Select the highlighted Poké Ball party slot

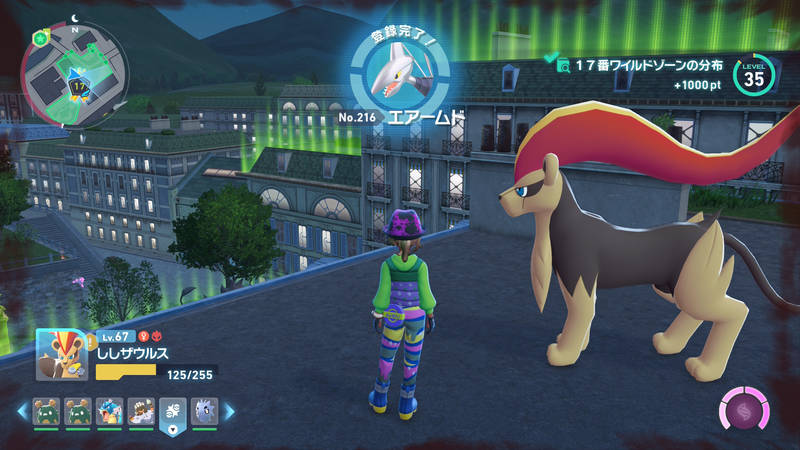[172, 411]
